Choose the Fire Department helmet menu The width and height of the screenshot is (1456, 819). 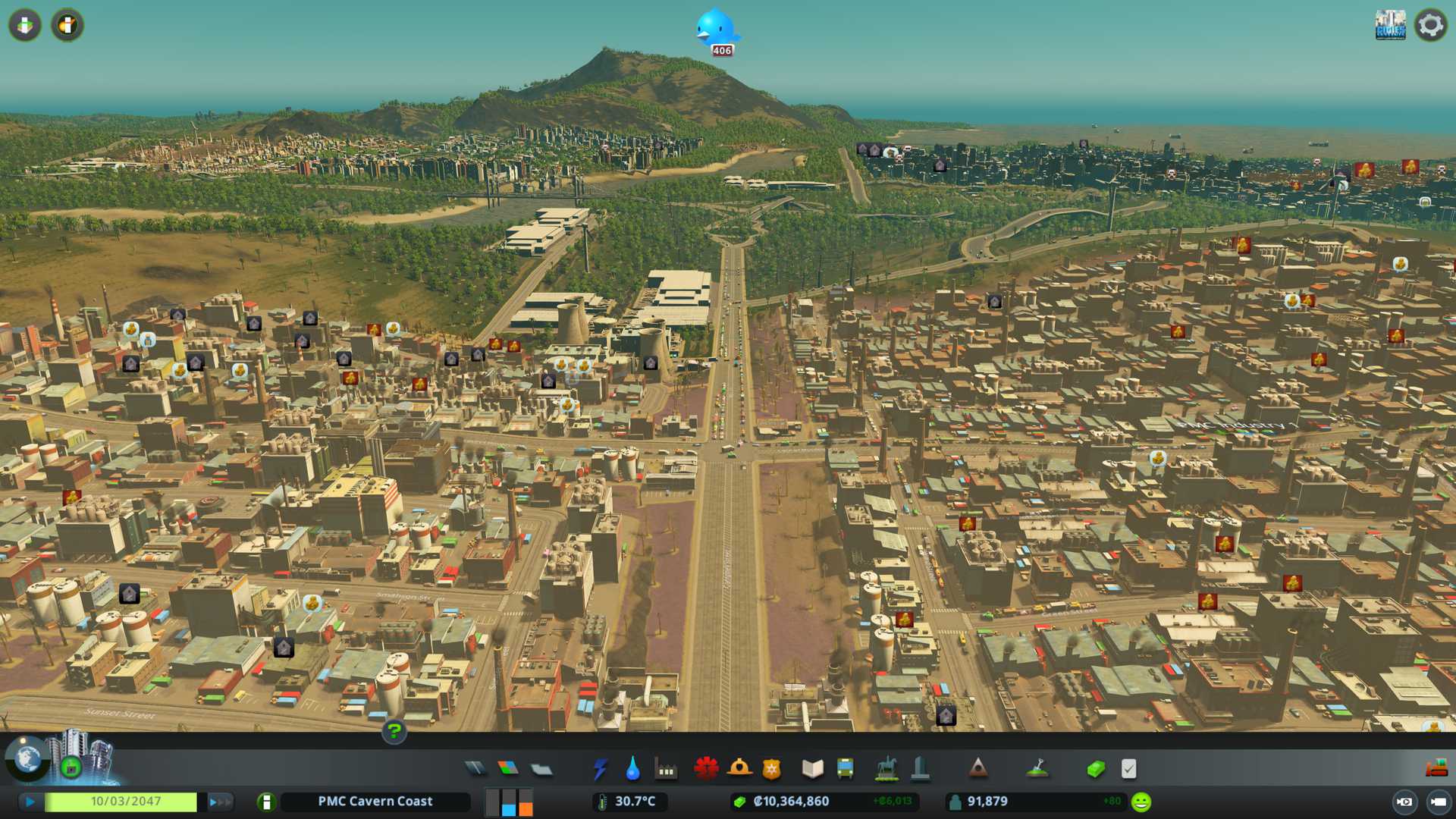tap(739, 769)
